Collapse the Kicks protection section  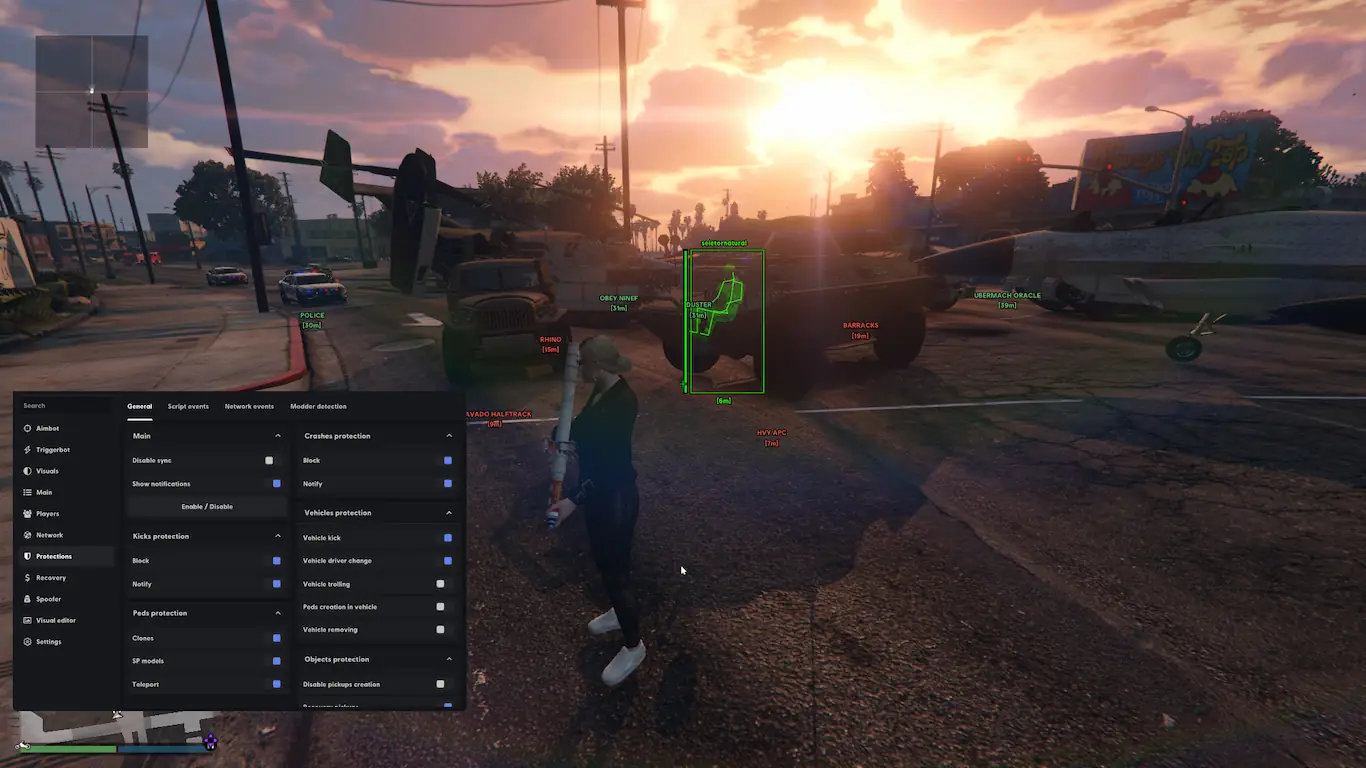click(x=278, y=536)
